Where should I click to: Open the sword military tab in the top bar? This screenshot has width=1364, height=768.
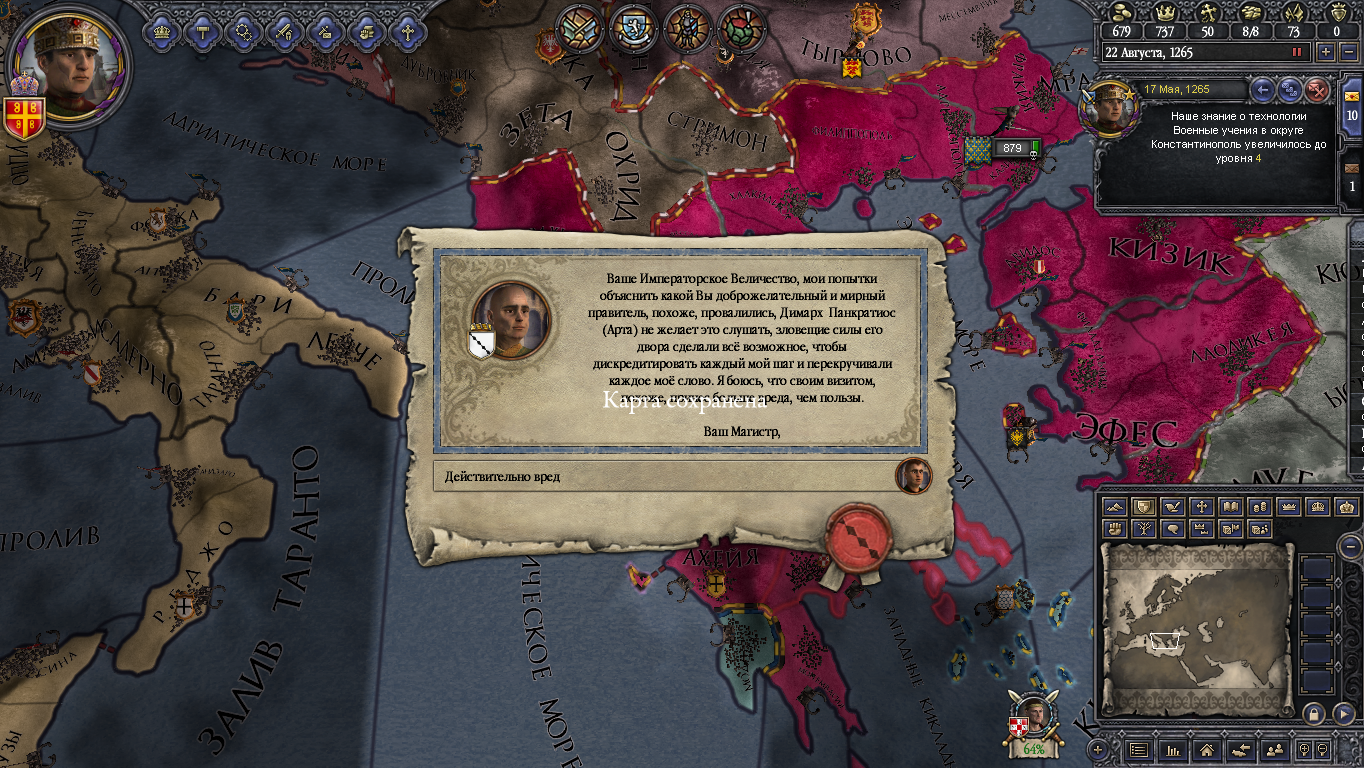pos(284,31)
